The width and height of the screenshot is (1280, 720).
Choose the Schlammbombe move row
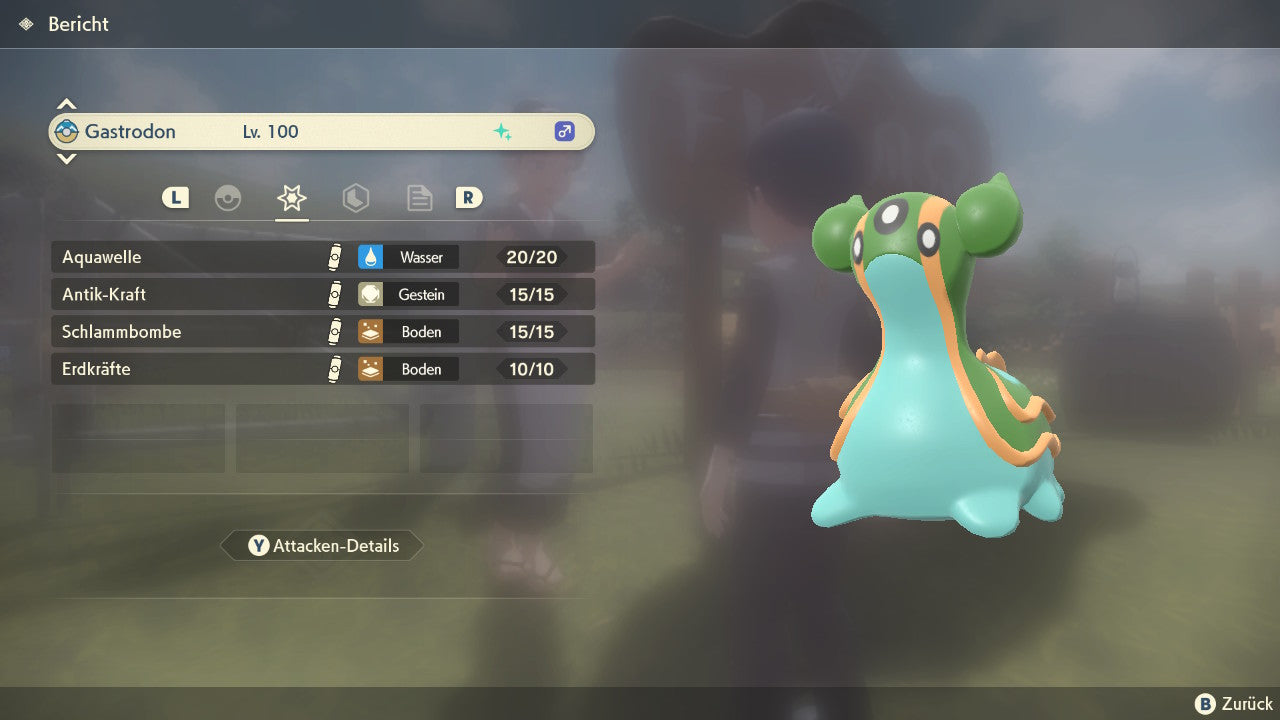coord(322,332)
